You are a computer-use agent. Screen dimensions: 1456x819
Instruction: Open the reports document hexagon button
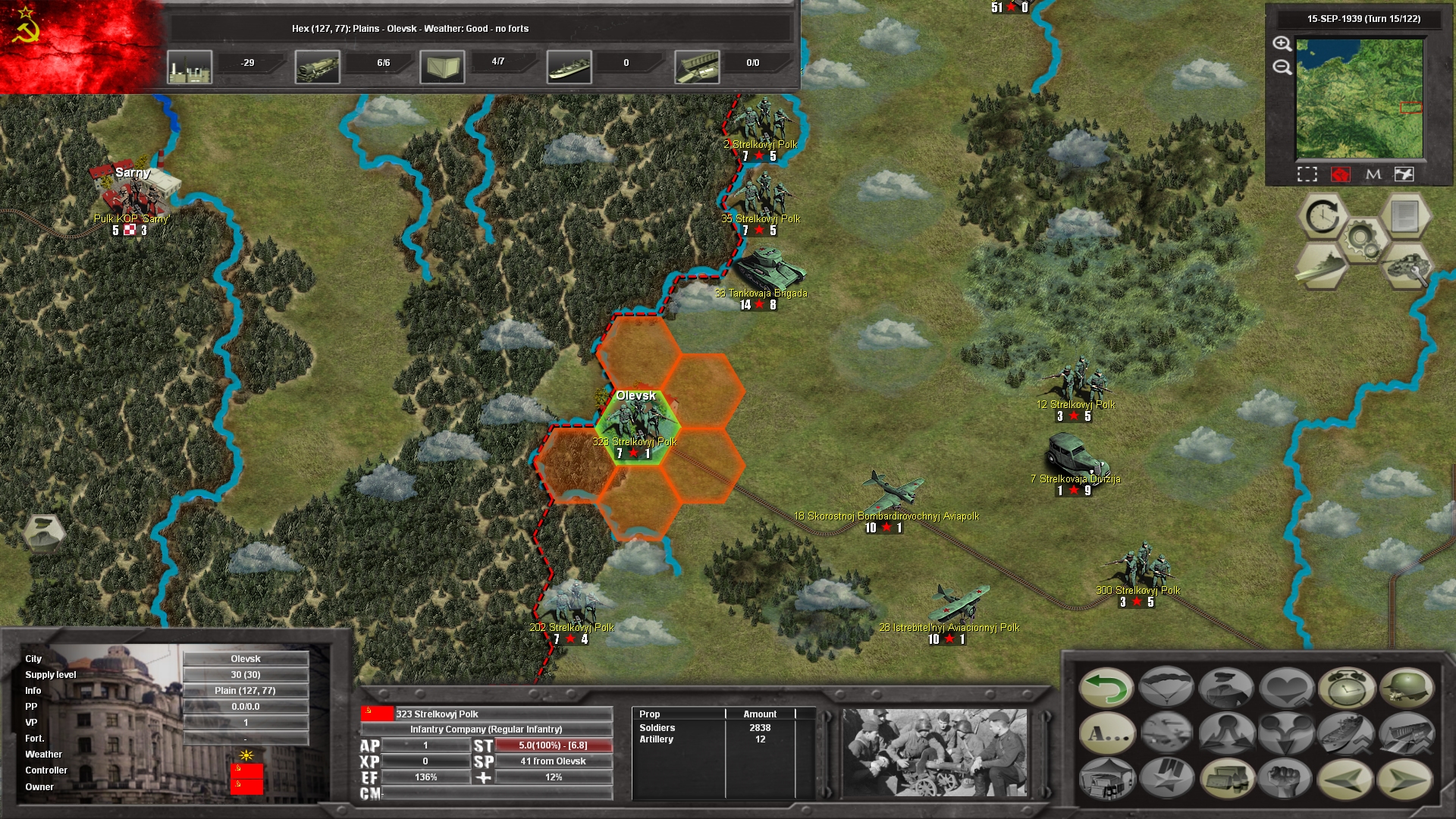pos(1404,215)
